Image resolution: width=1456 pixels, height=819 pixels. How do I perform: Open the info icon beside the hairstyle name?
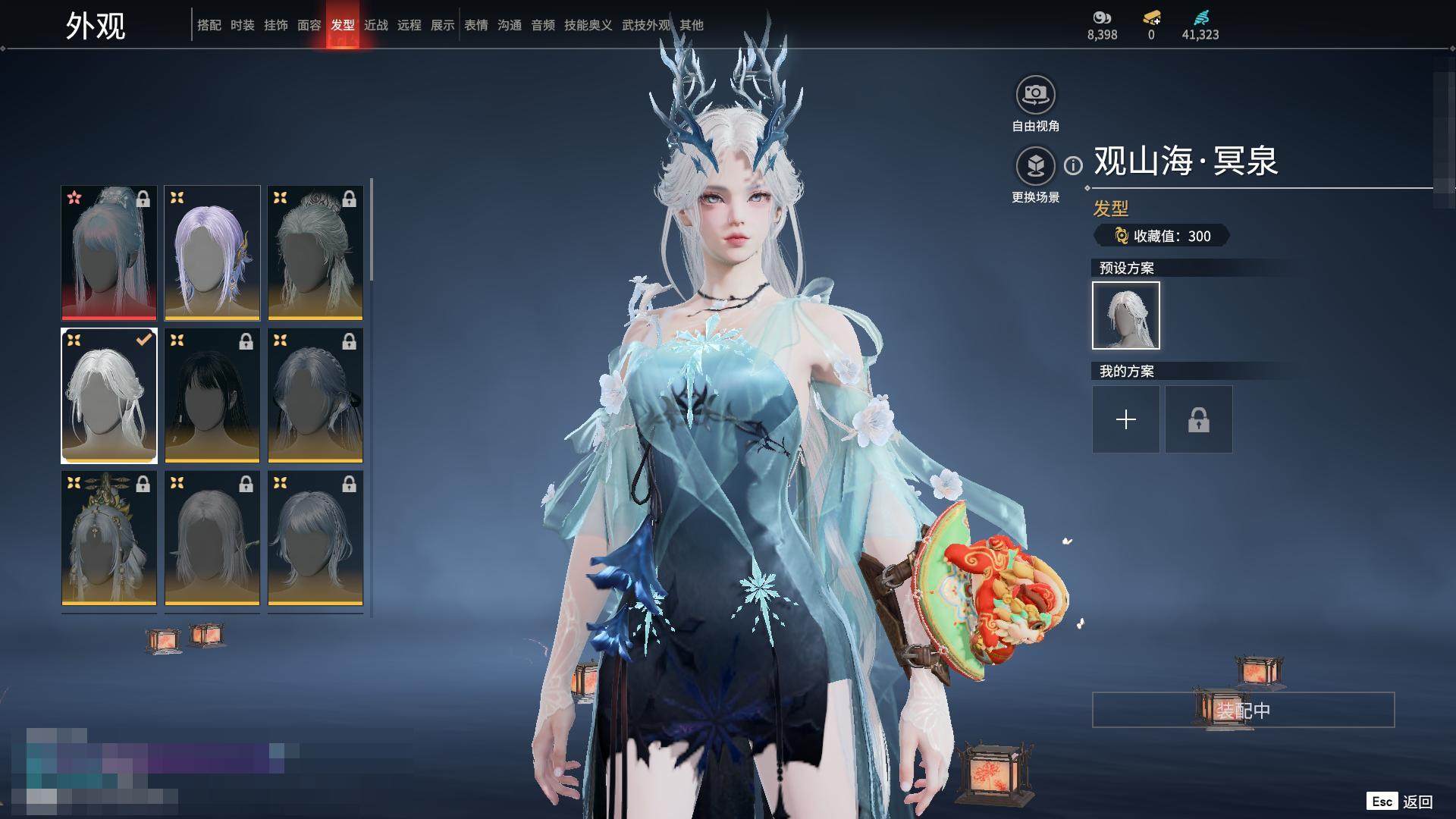pyautogui.click(x=1073, y=165)
